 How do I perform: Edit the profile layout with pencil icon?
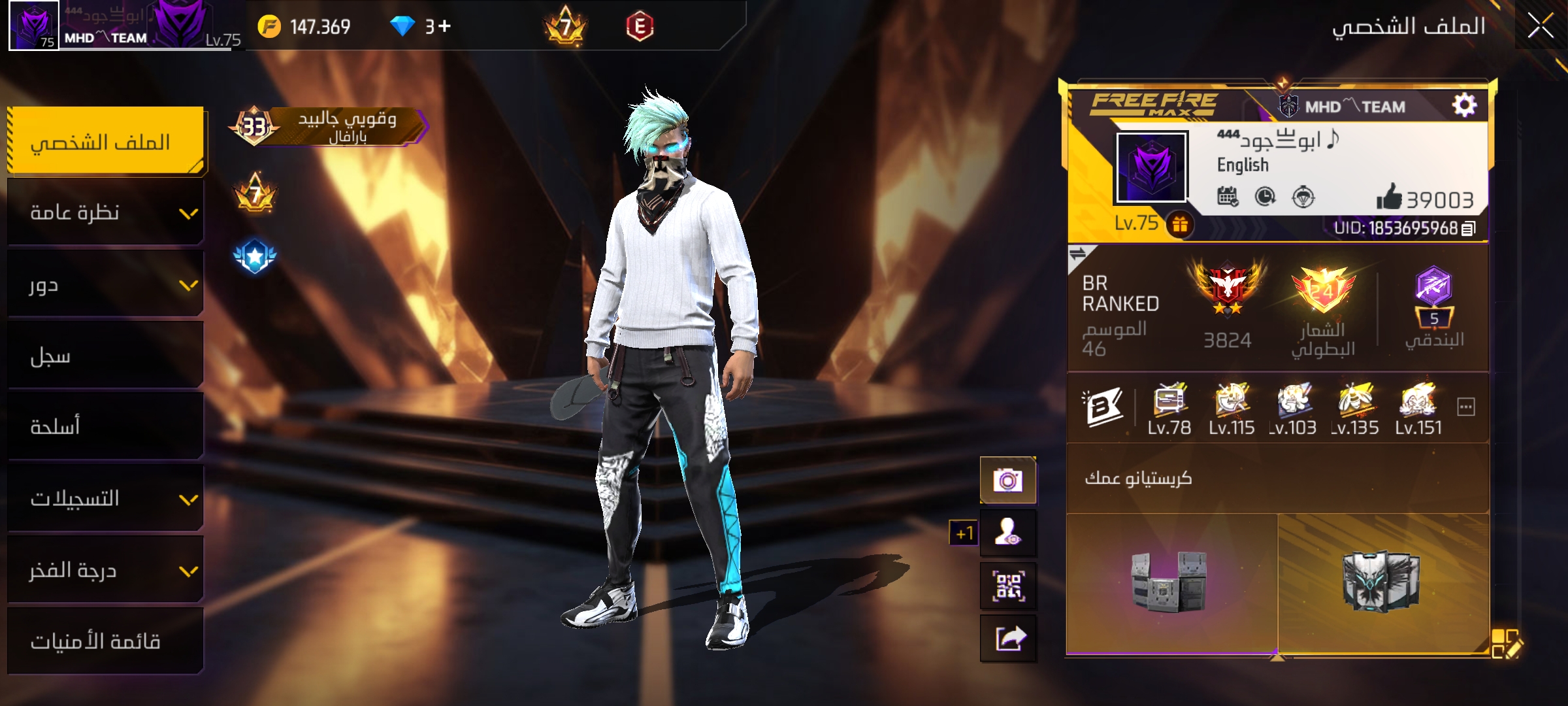[x=1506, y=643]
